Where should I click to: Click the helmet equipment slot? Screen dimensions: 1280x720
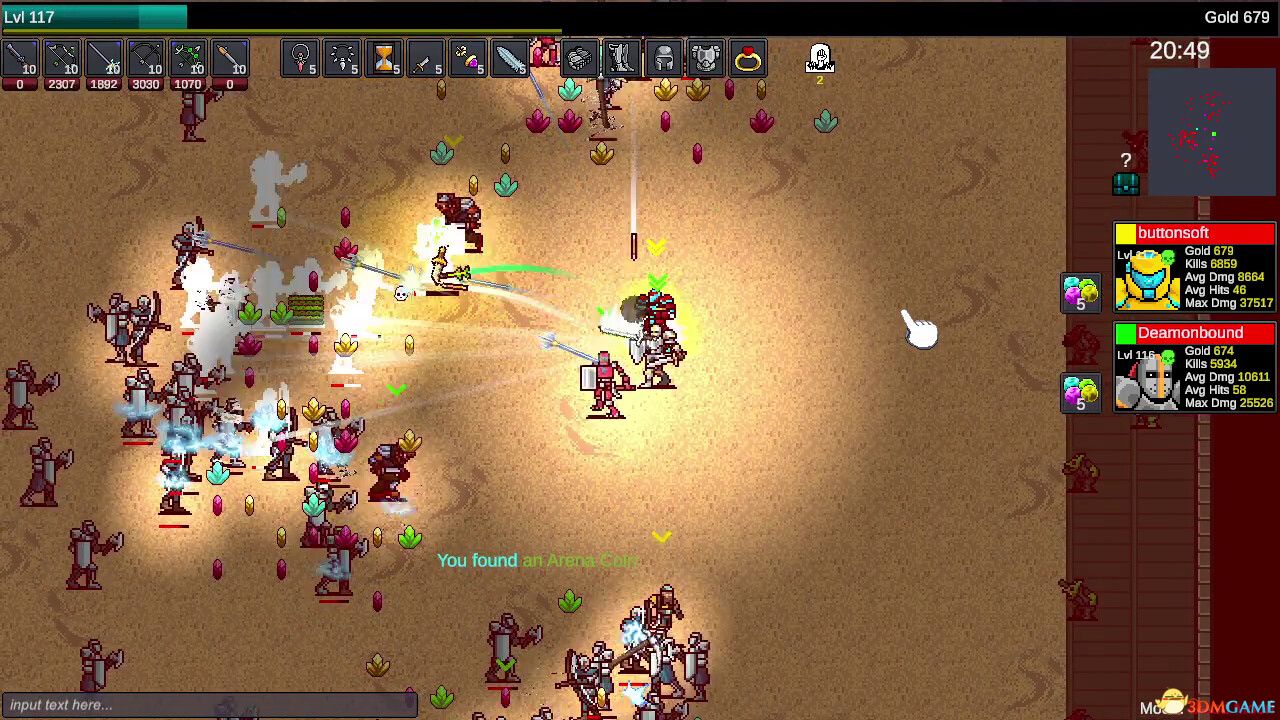pyautogui.click(x=663, y=60)
